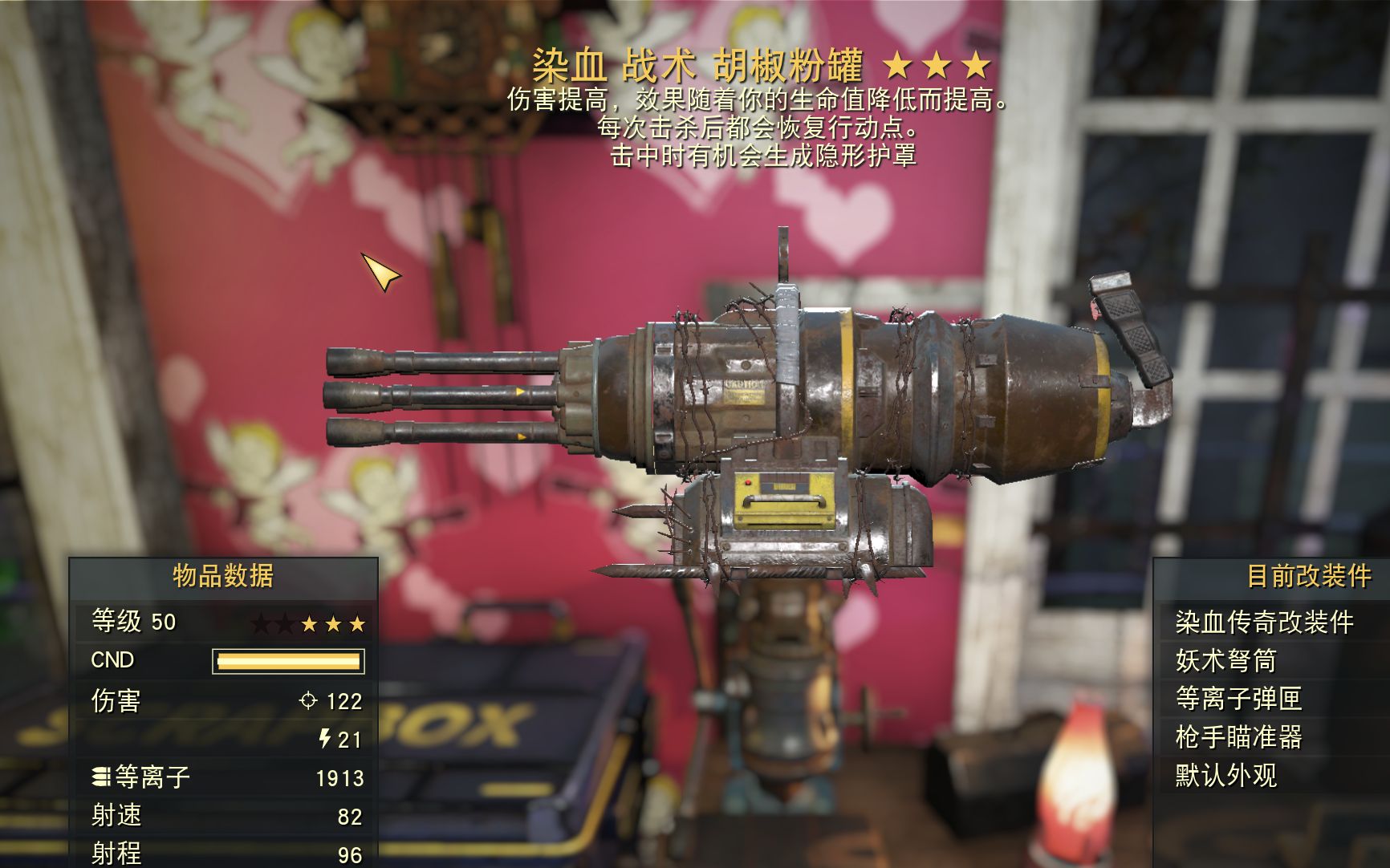Select the 染血传奇改装件 mod entry
Image resolution: width=1390 pixels, height=868 pixels.
(1264, 622)
